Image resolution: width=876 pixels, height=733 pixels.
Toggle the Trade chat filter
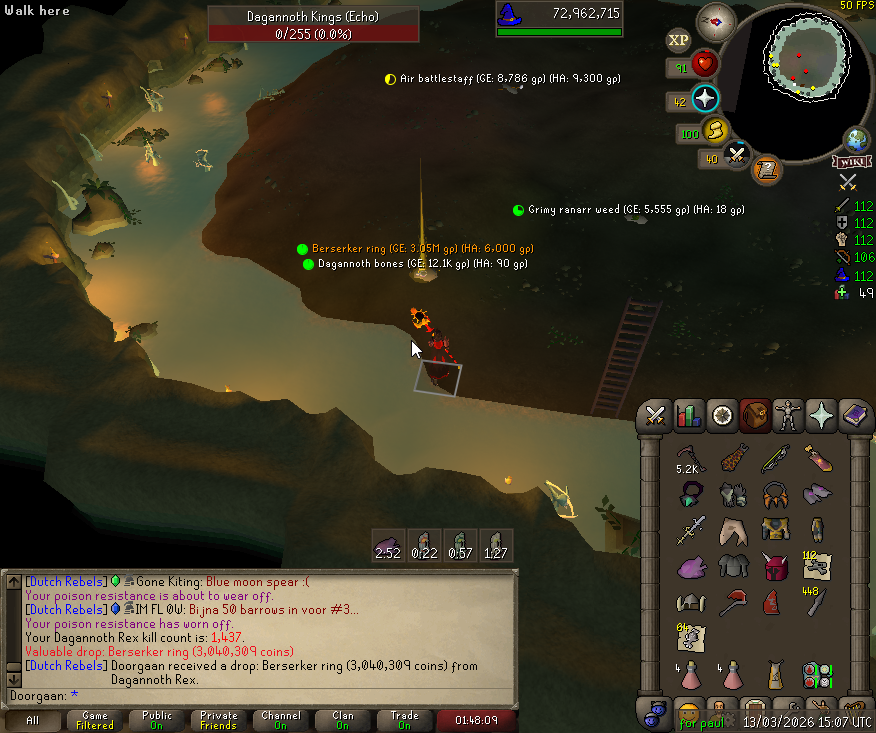(405, 720)
